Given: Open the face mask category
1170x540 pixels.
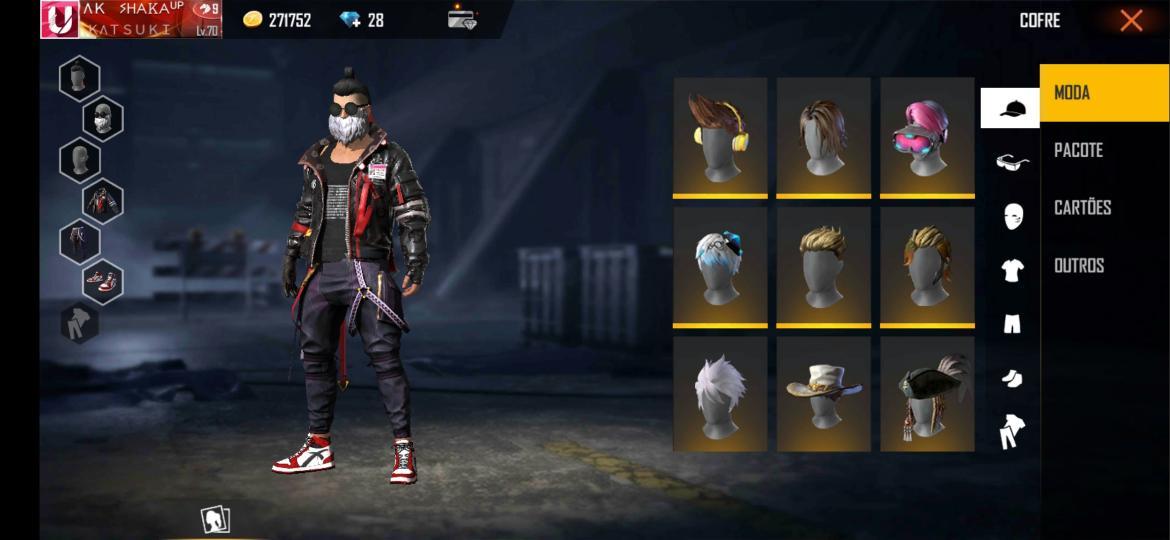Looking at the screenshot, I should tap(1013, 216).
